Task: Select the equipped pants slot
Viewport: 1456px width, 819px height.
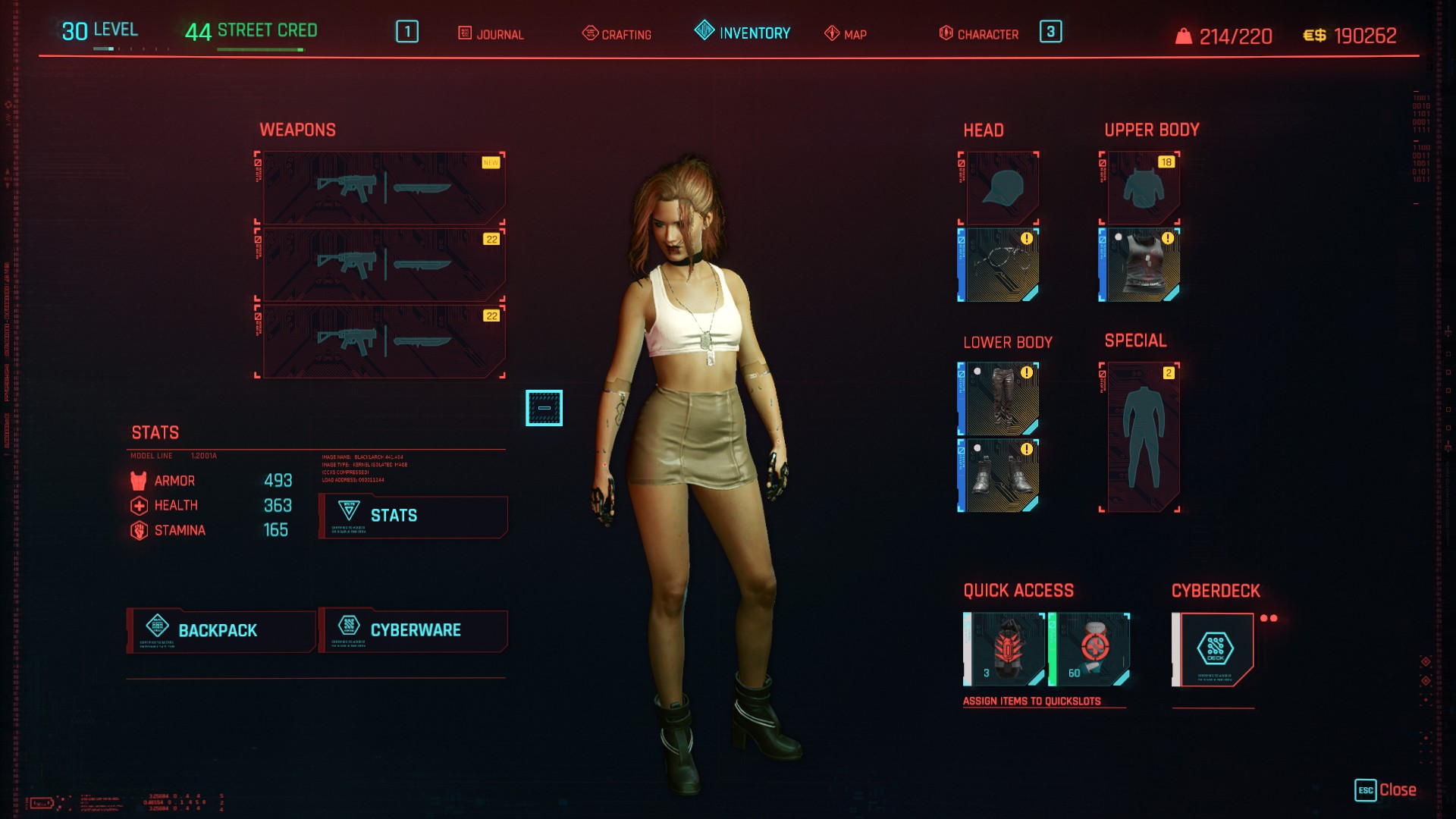Action: click(999, 399)
